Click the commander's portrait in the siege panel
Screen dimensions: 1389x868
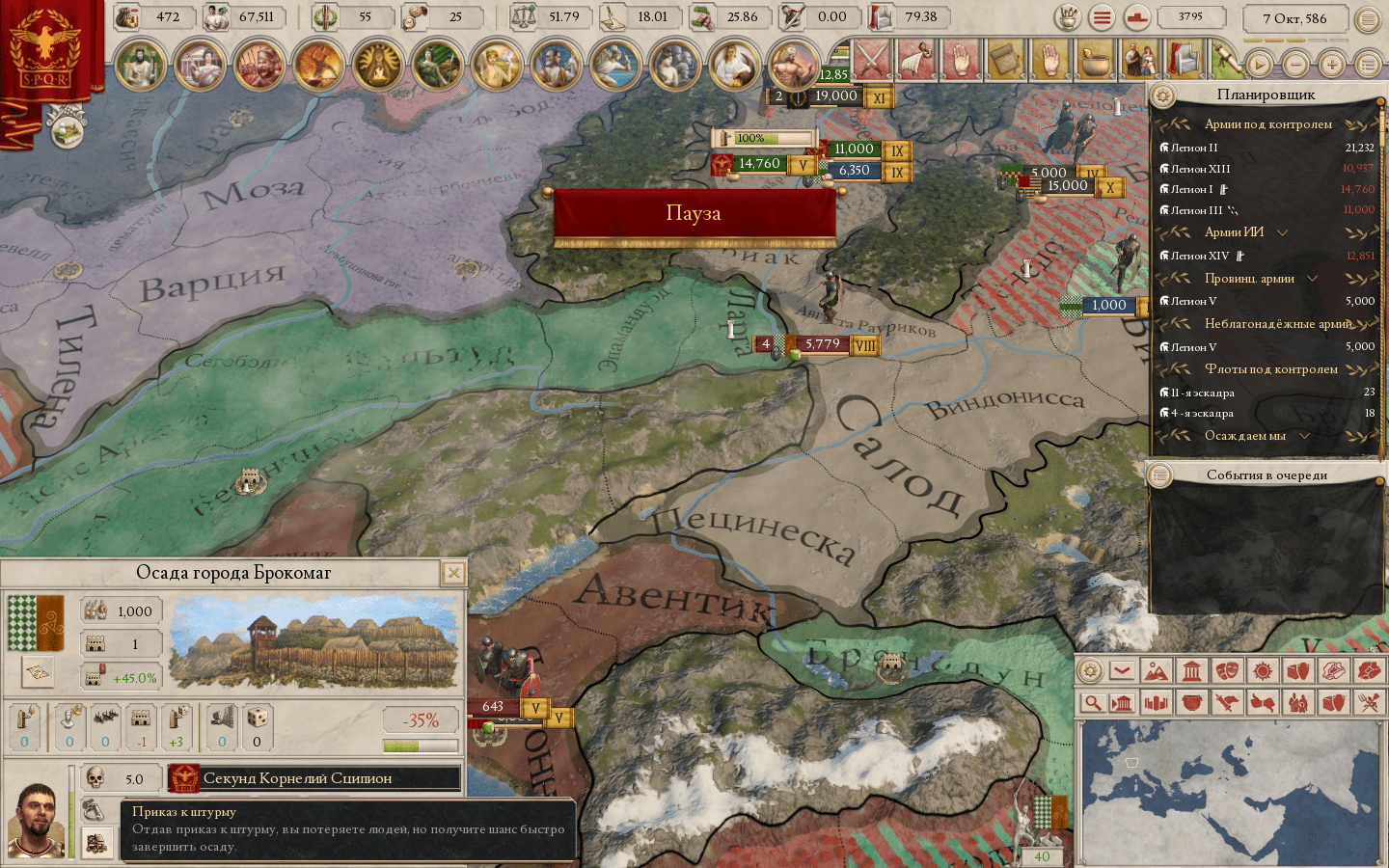tap(37, 821)
